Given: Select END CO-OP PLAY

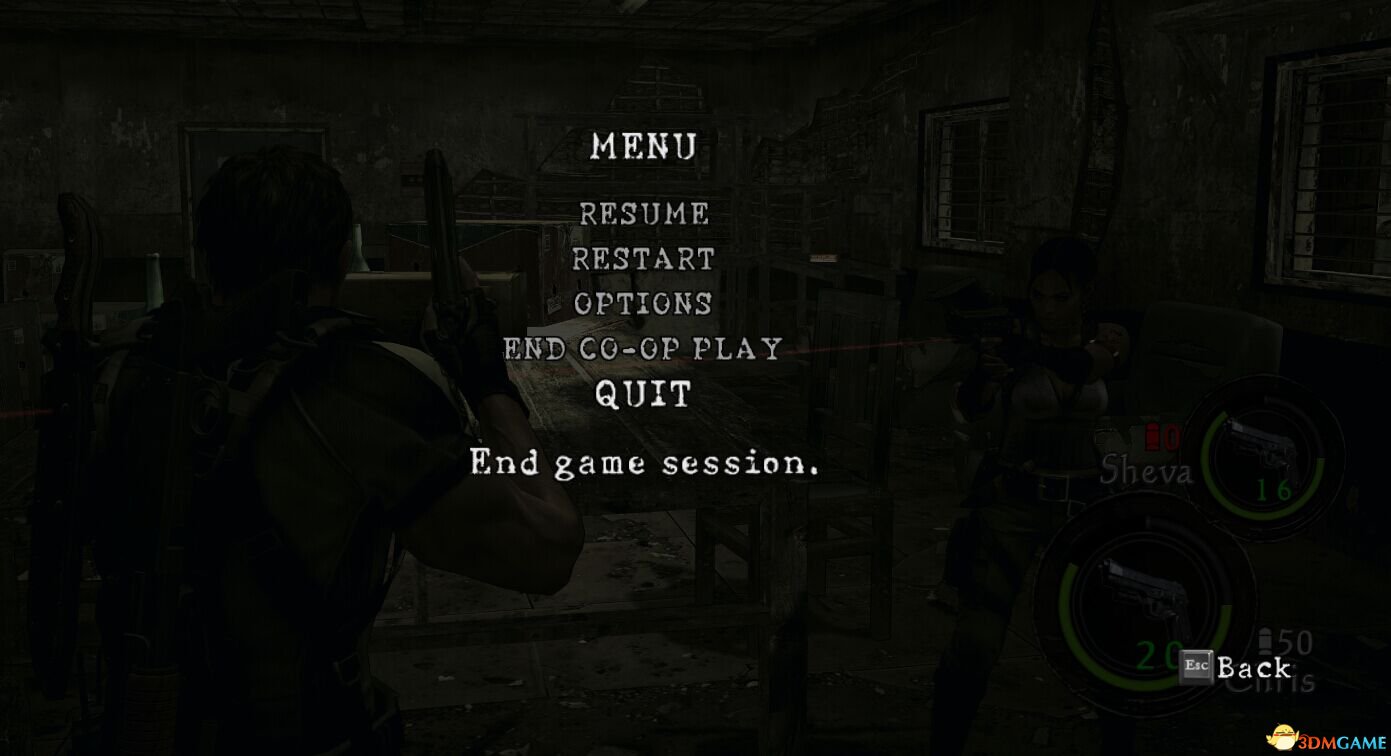Looking at the screenshot, I should (642, 349).
